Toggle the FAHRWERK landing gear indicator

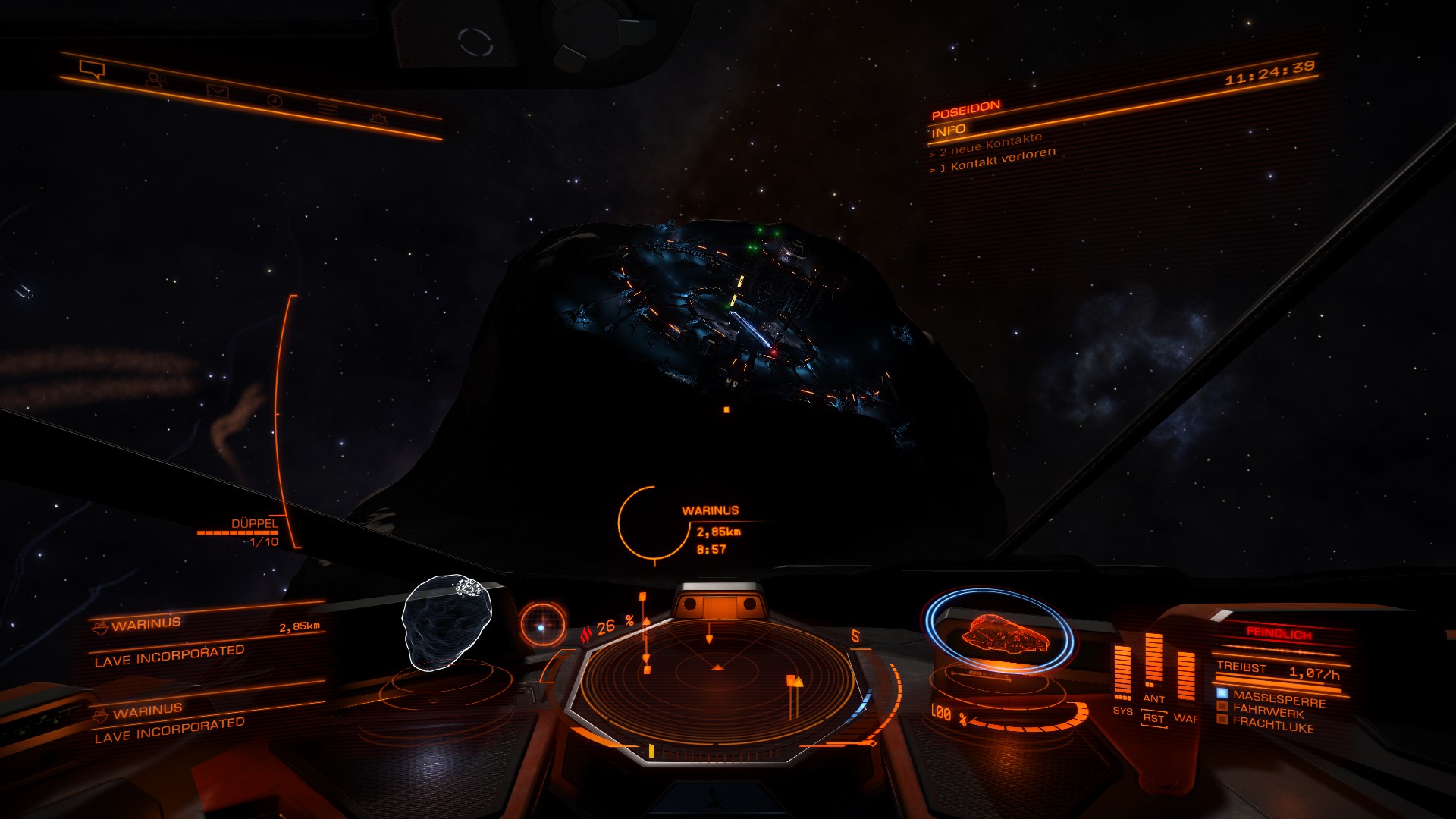coord(1268,711)
